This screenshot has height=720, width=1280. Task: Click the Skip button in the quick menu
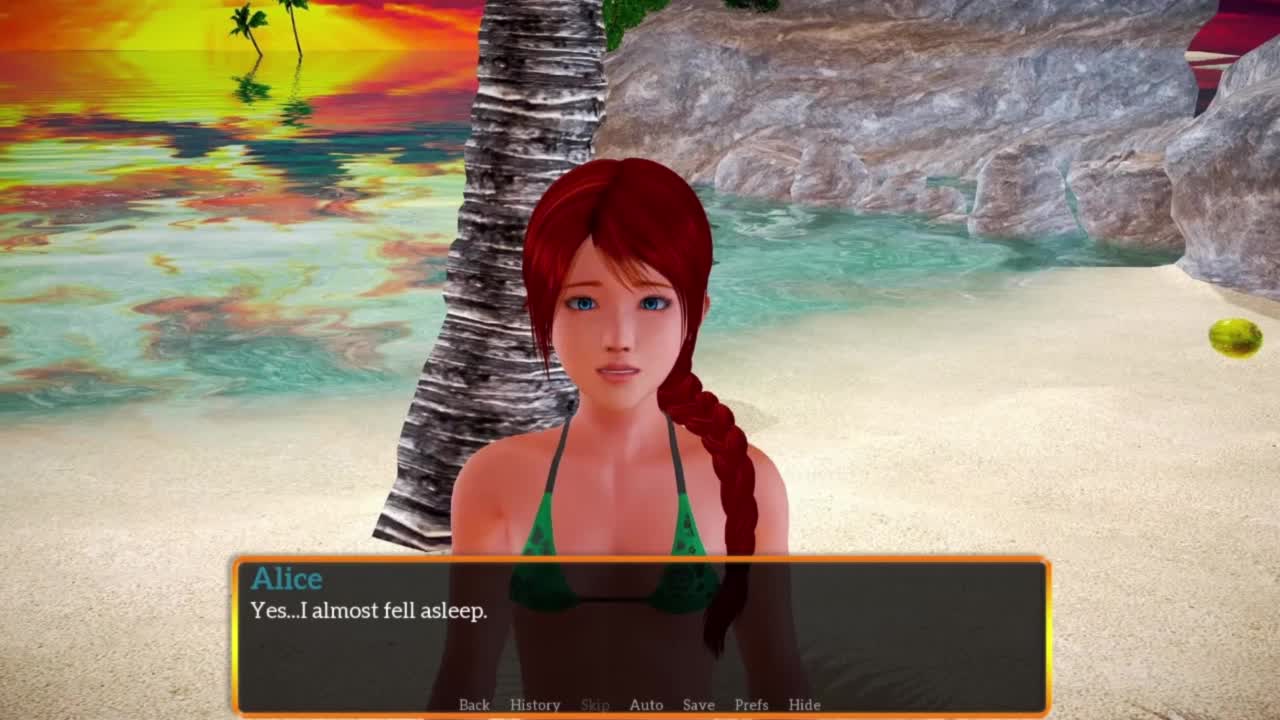tap(595, 705)
